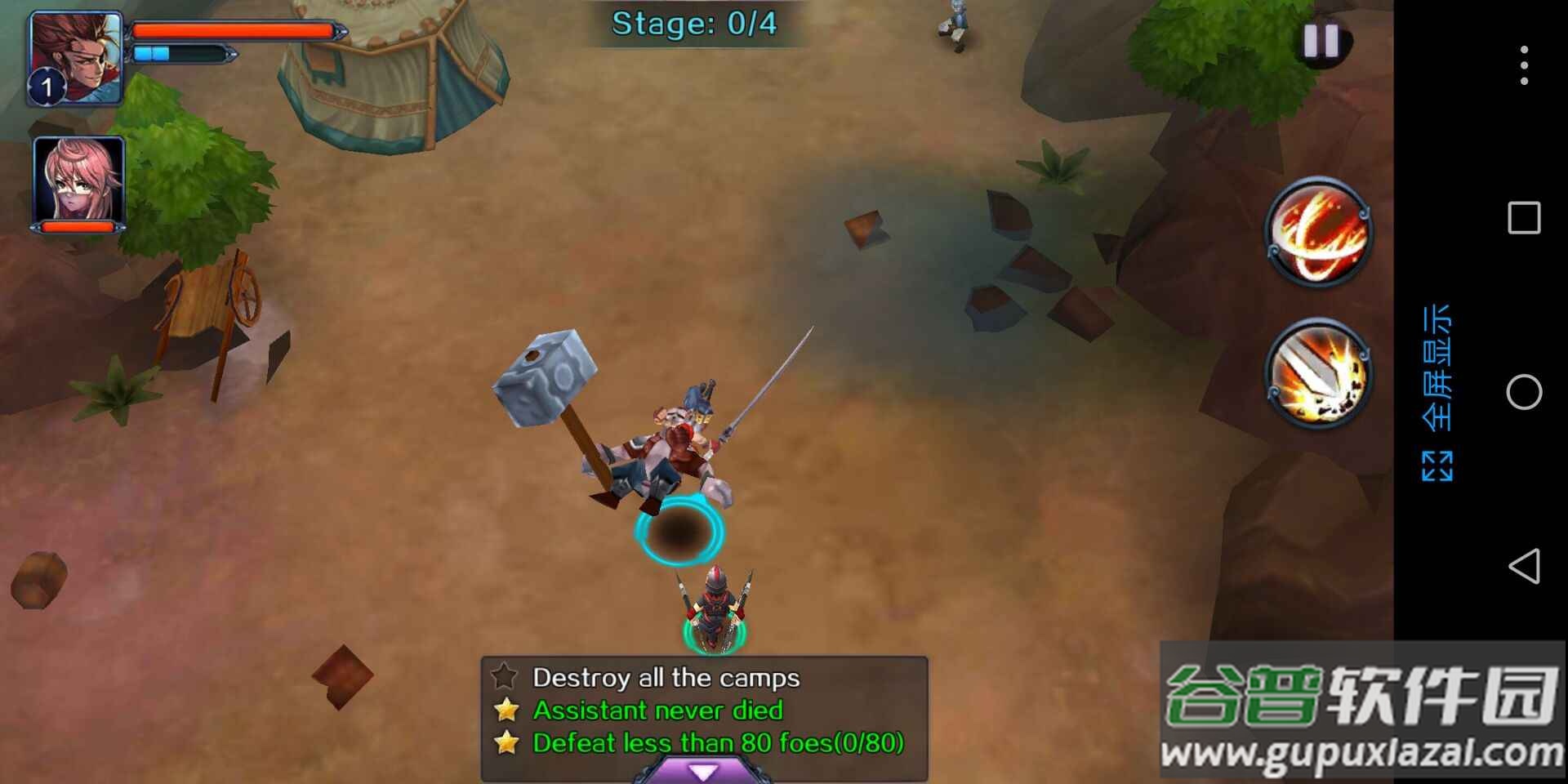Select the red-haired hero portrait
The height and width of the screenshot is (784, 1568).
tap(76, 57)
